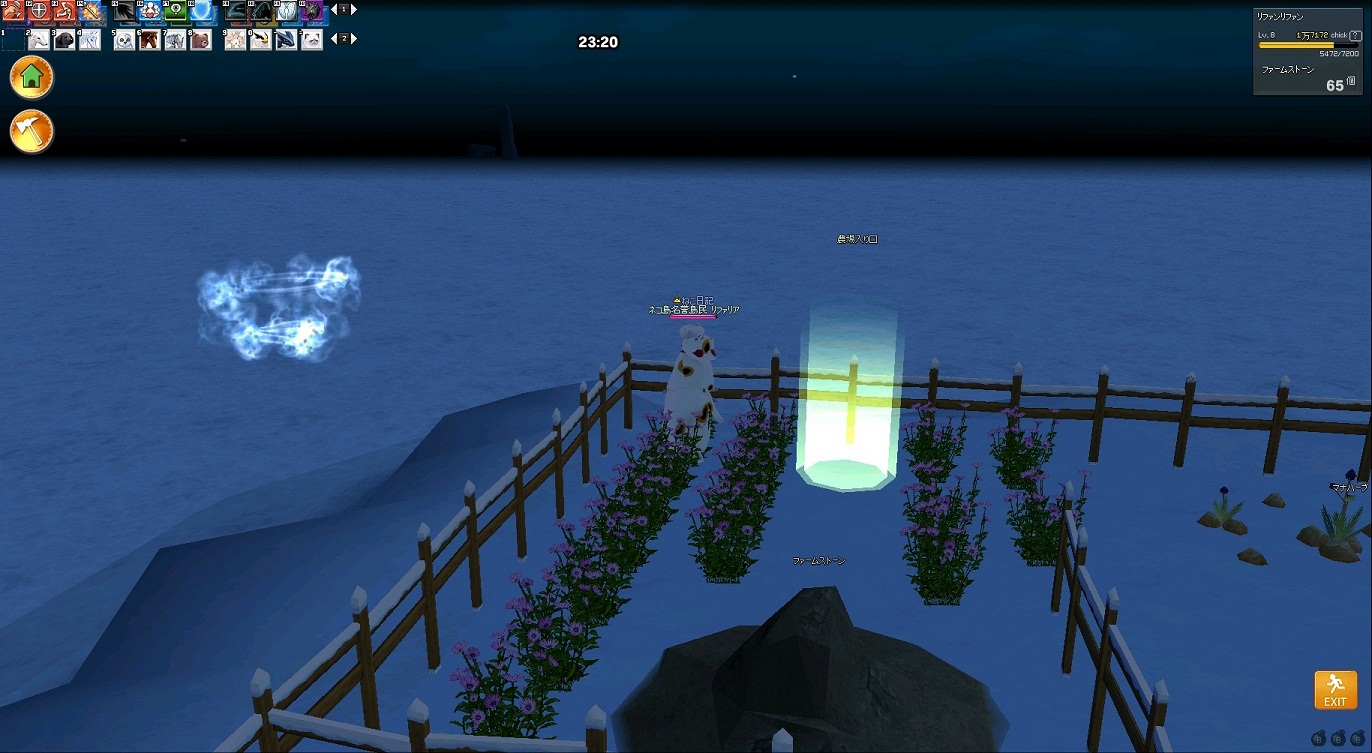Use the green eye skill icon
Screen dimensions: 1372x753
tap(176, 12)
